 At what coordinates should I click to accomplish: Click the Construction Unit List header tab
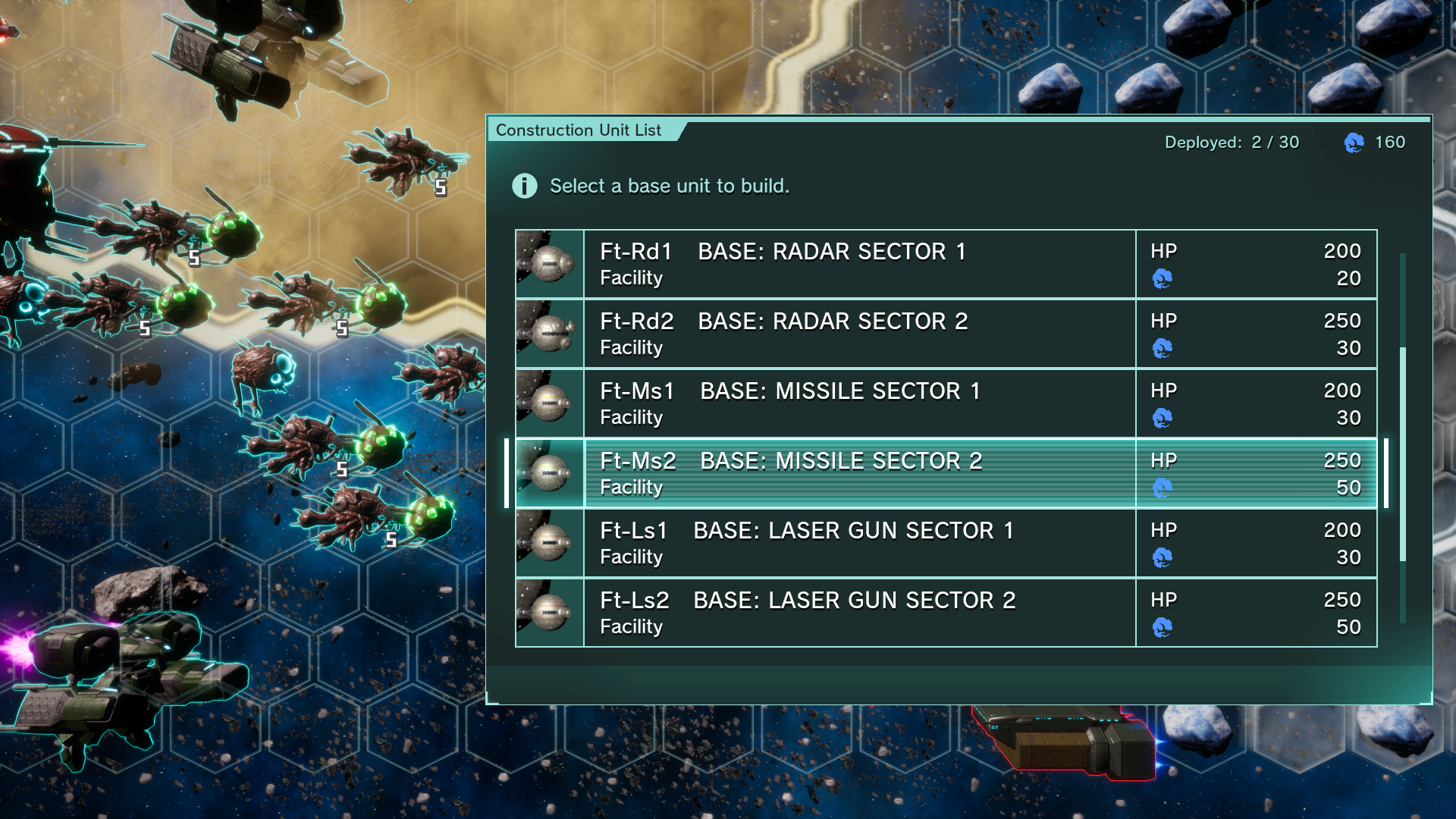point(579,130)
